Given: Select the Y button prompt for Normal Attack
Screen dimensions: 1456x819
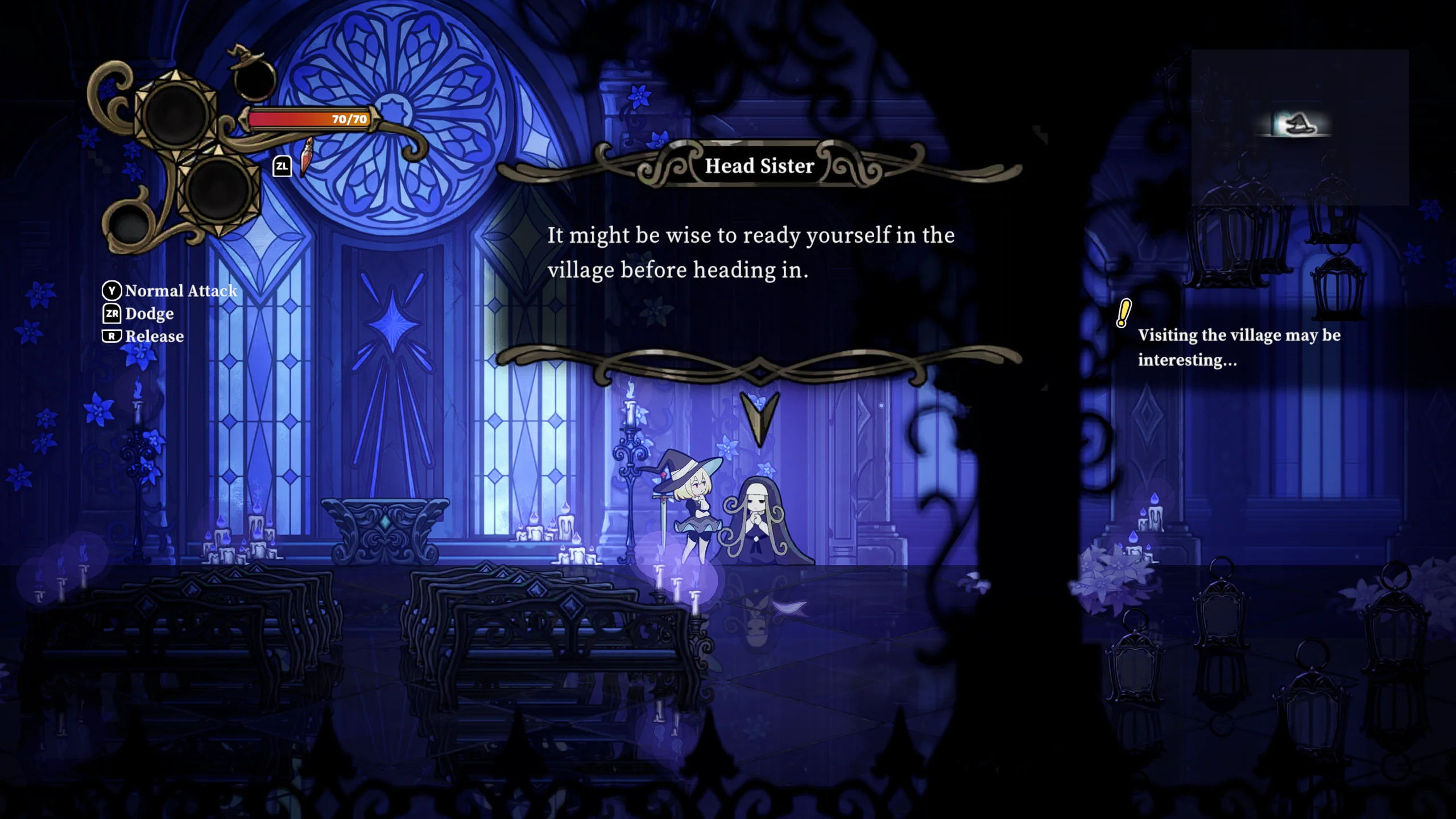Looking at the screenshot, I should coord(111,291).
